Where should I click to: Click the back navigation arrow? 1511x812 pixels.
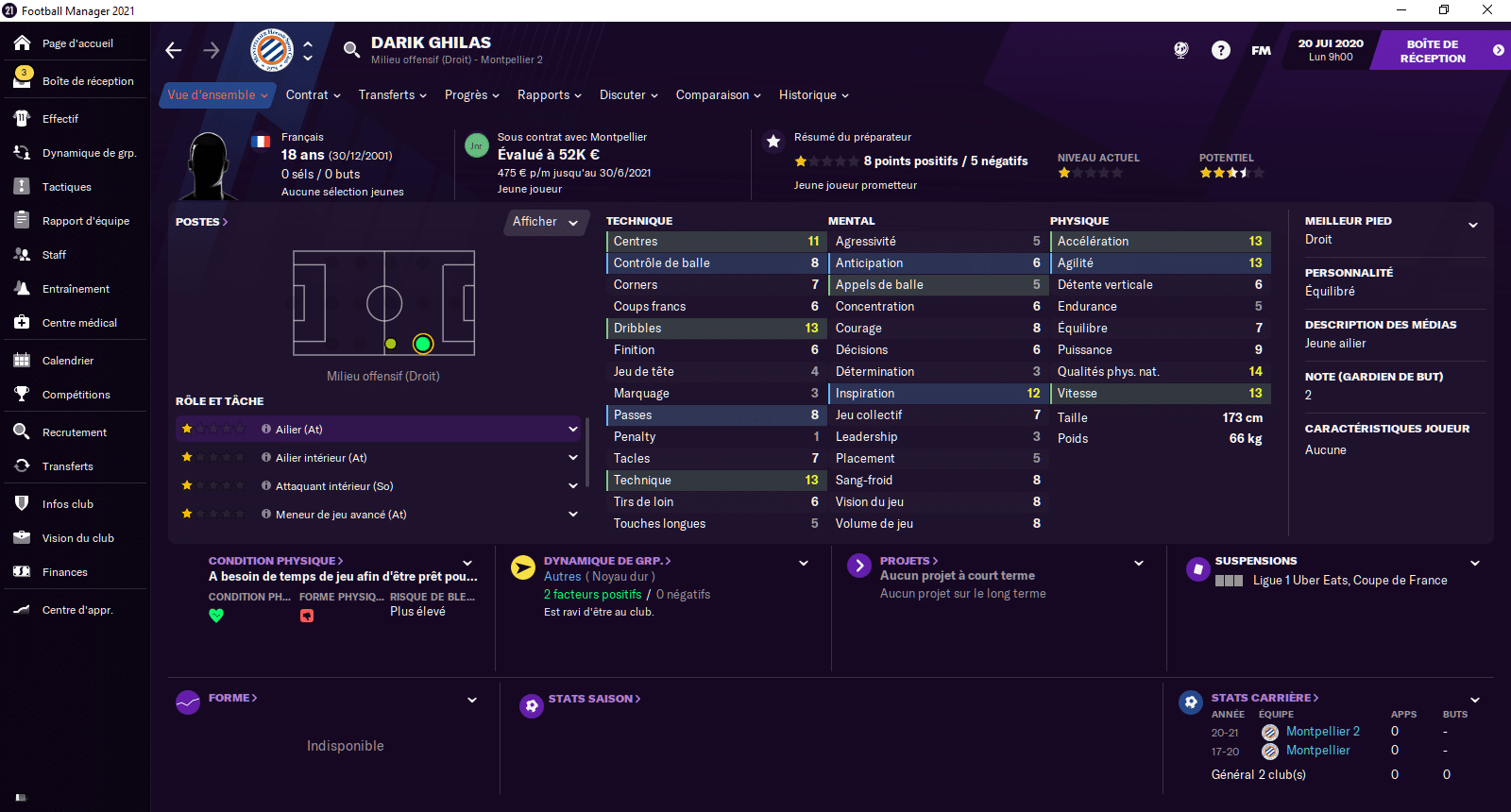click(174, 50)
